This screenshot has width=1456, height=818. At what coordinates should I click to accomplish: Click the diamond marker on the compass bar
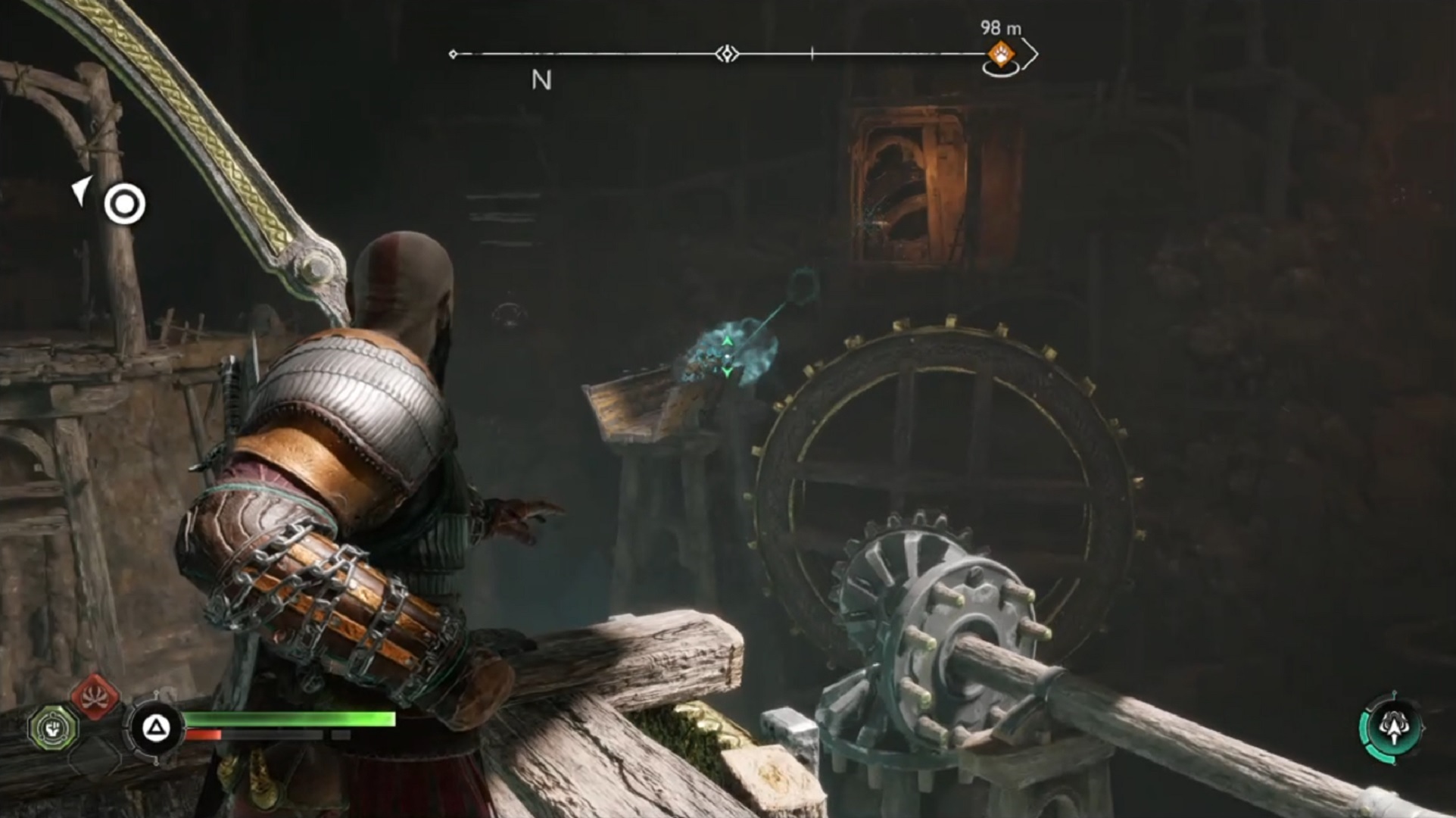[727, 54]
